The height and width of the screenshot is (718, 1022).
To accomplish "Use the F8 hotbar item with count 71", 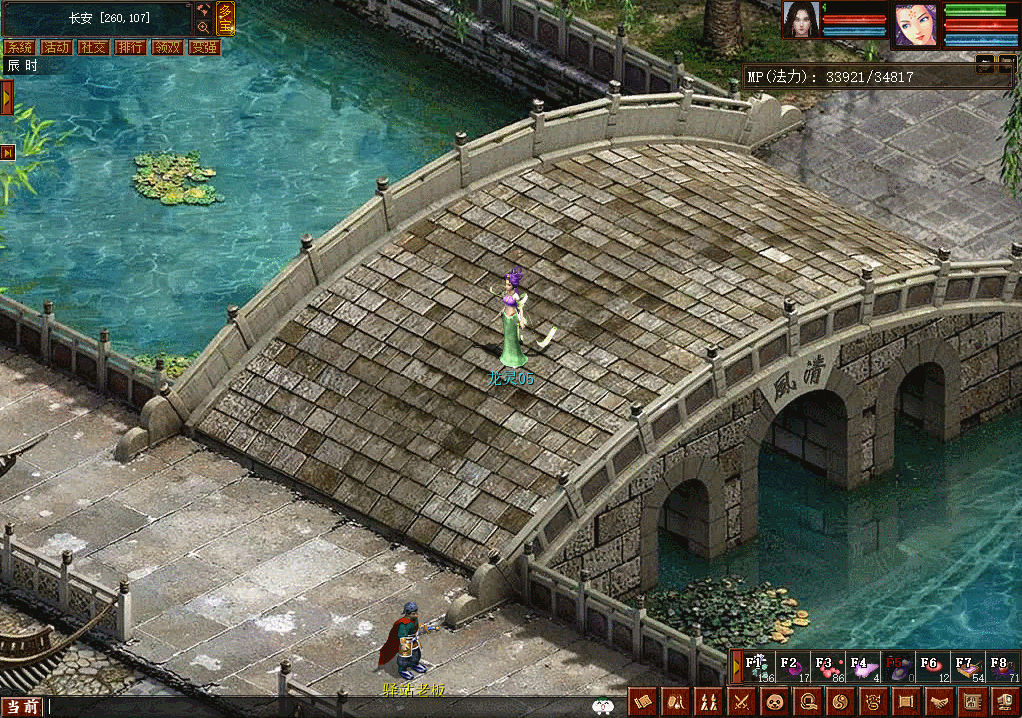I will click(1000, 667).
